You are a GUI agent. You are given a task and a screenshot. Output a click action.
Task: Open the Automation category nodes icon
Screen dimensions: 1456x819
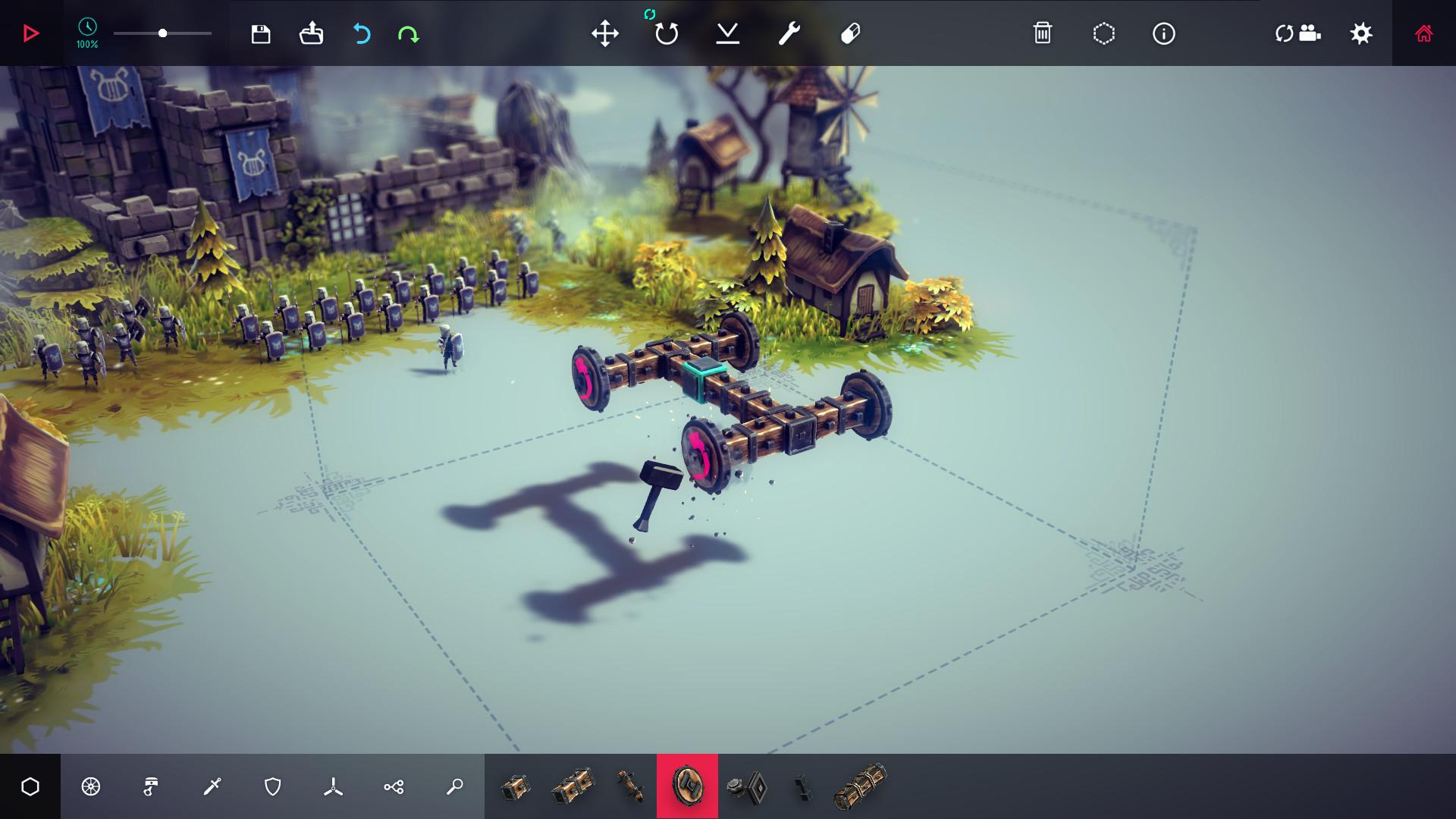[x=394, y=786]
